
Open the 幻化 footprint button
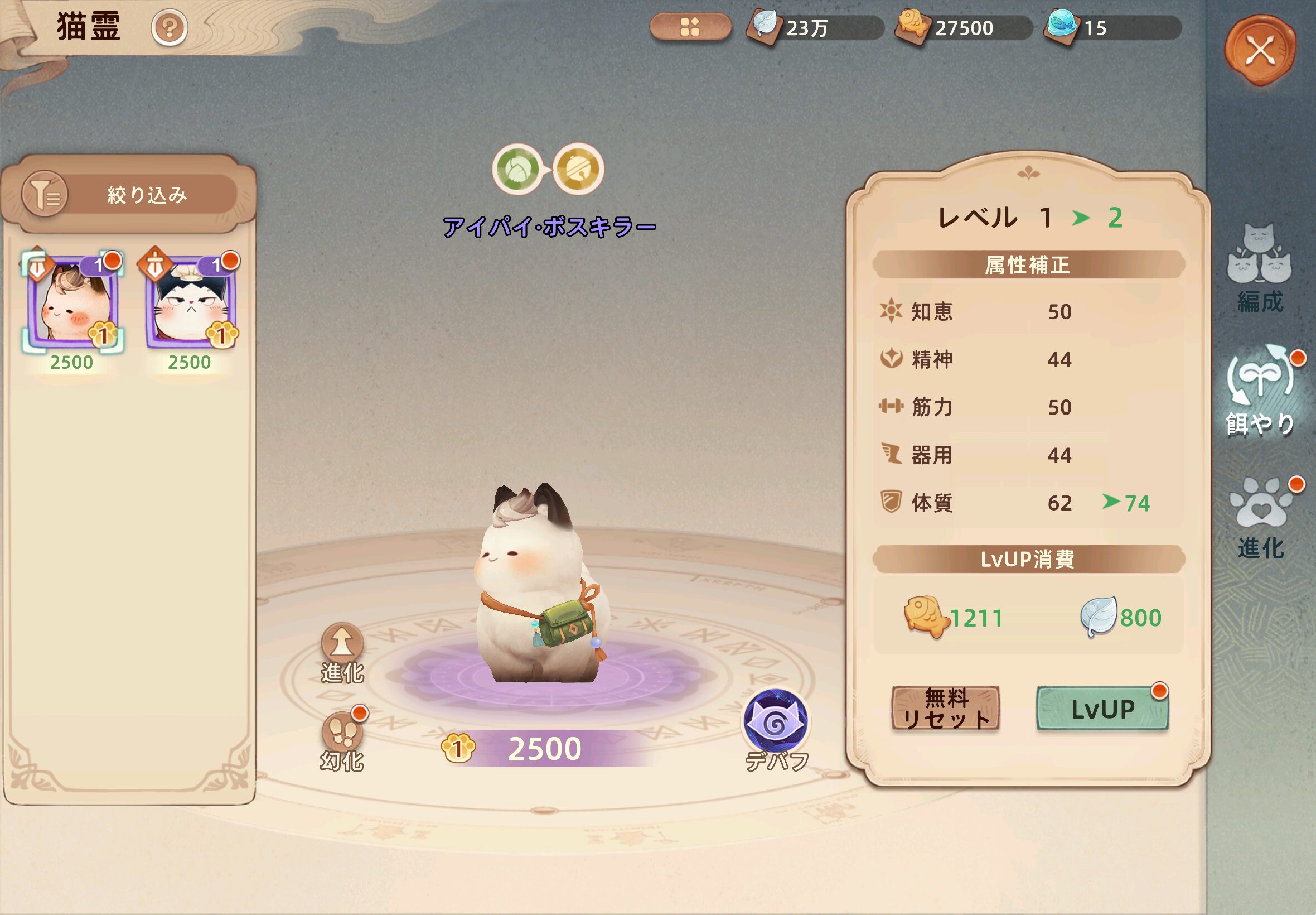point(342,740)
